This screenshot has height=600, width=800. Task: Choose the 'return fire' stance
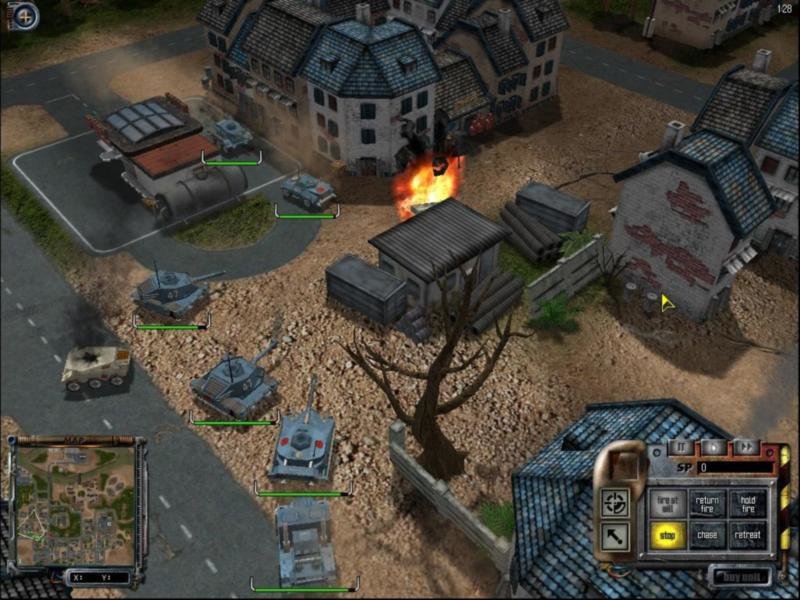(x=706, y=503)
